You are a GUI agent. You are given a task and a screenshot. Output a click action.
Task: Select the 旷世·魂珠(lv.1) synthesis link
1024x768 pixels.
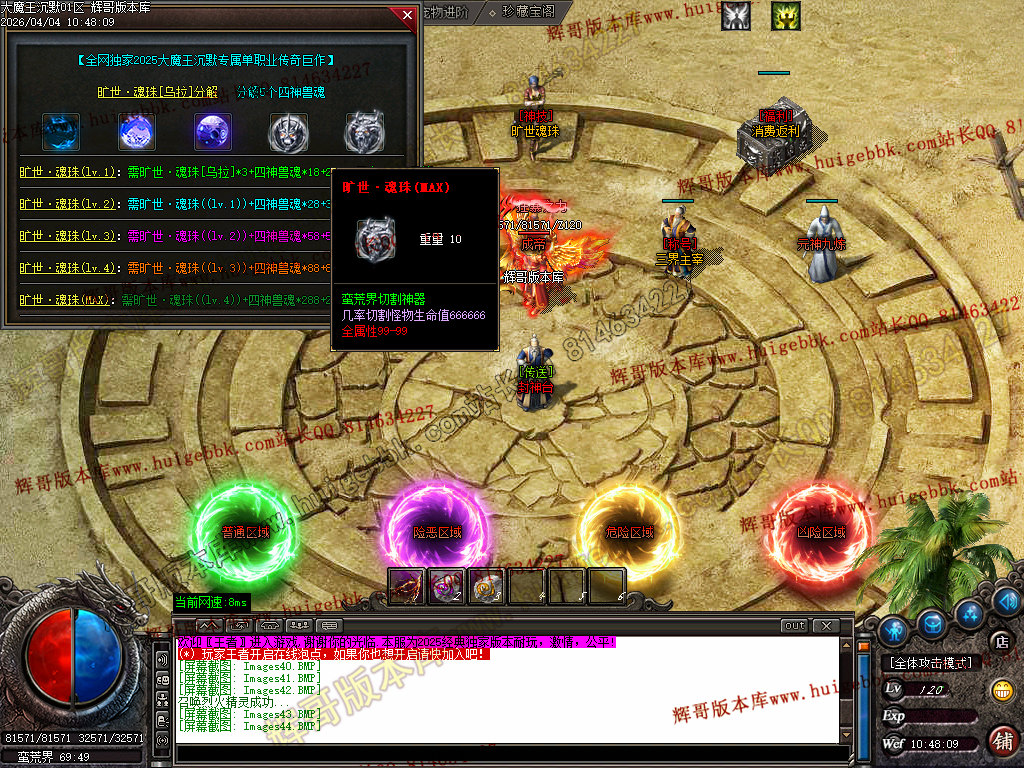[x=68, y=172]
